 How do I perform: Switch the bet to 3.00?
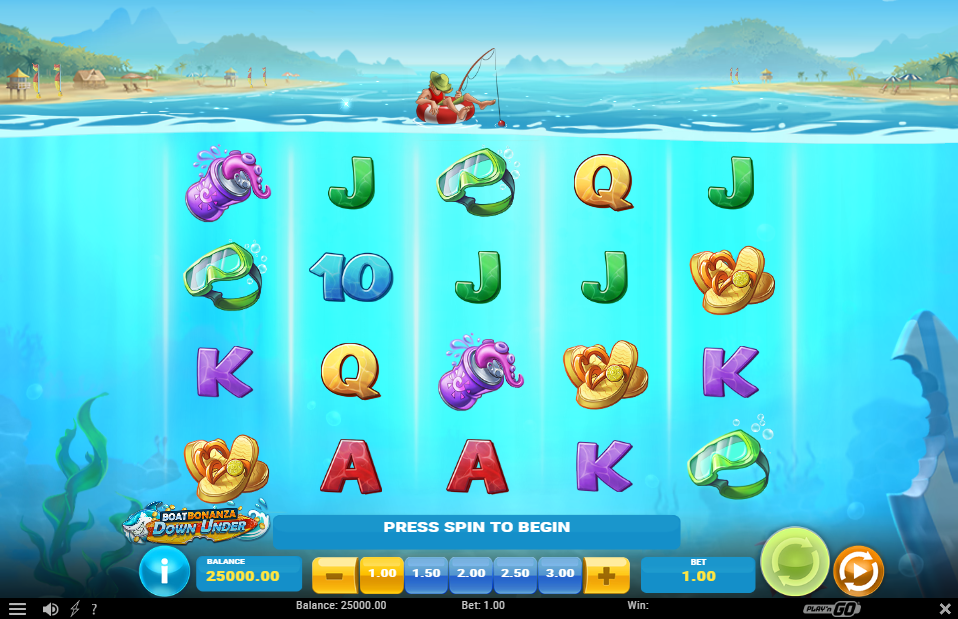point(560,574)
